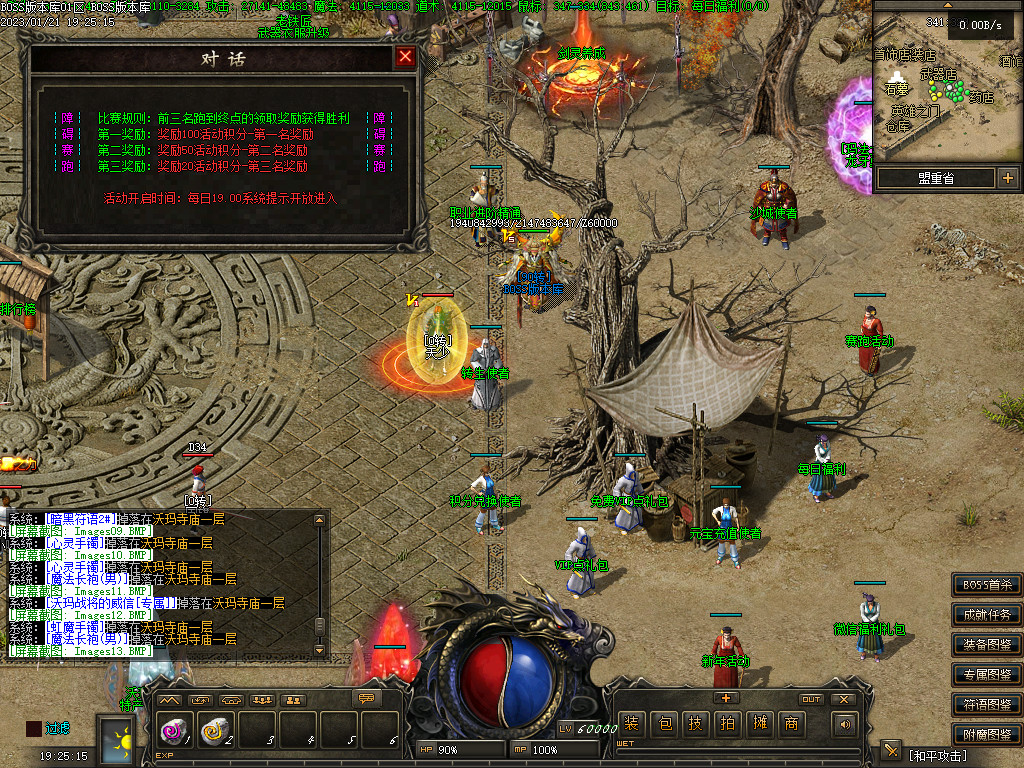Toggle the sound speaker button
Screen dimensions: 1024x768
tap(846, 724)
